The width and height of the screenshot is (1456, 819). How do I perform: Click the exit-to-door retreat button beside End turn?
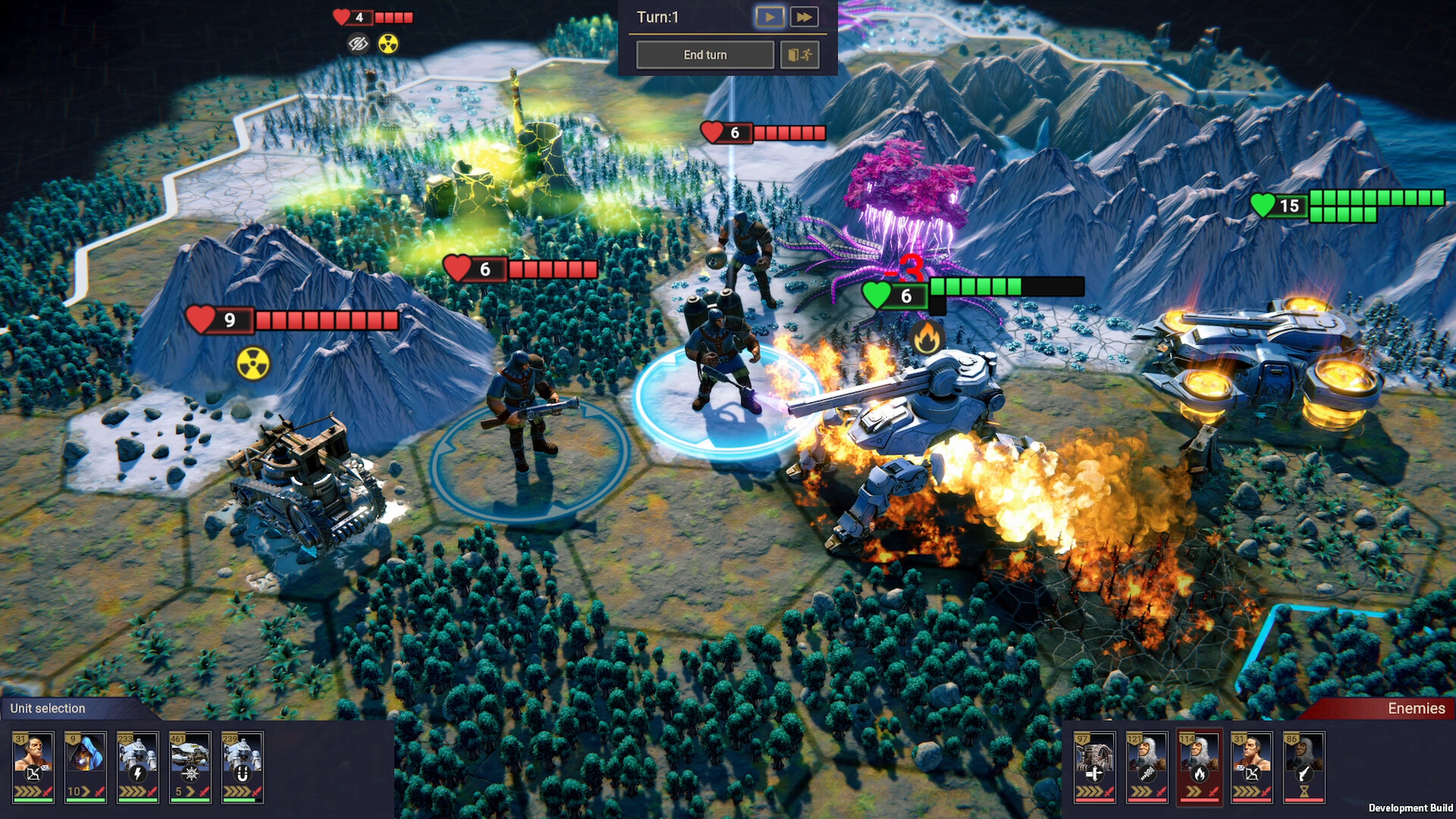(800, 55)
